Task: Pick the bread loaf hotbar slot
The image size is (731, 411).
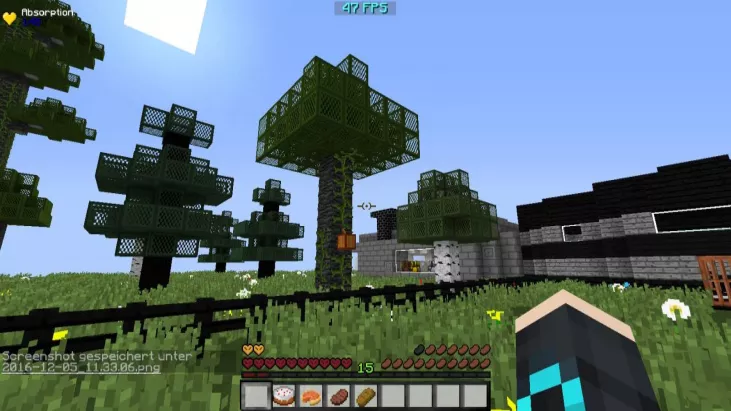Action: click(x=365, y=395)
